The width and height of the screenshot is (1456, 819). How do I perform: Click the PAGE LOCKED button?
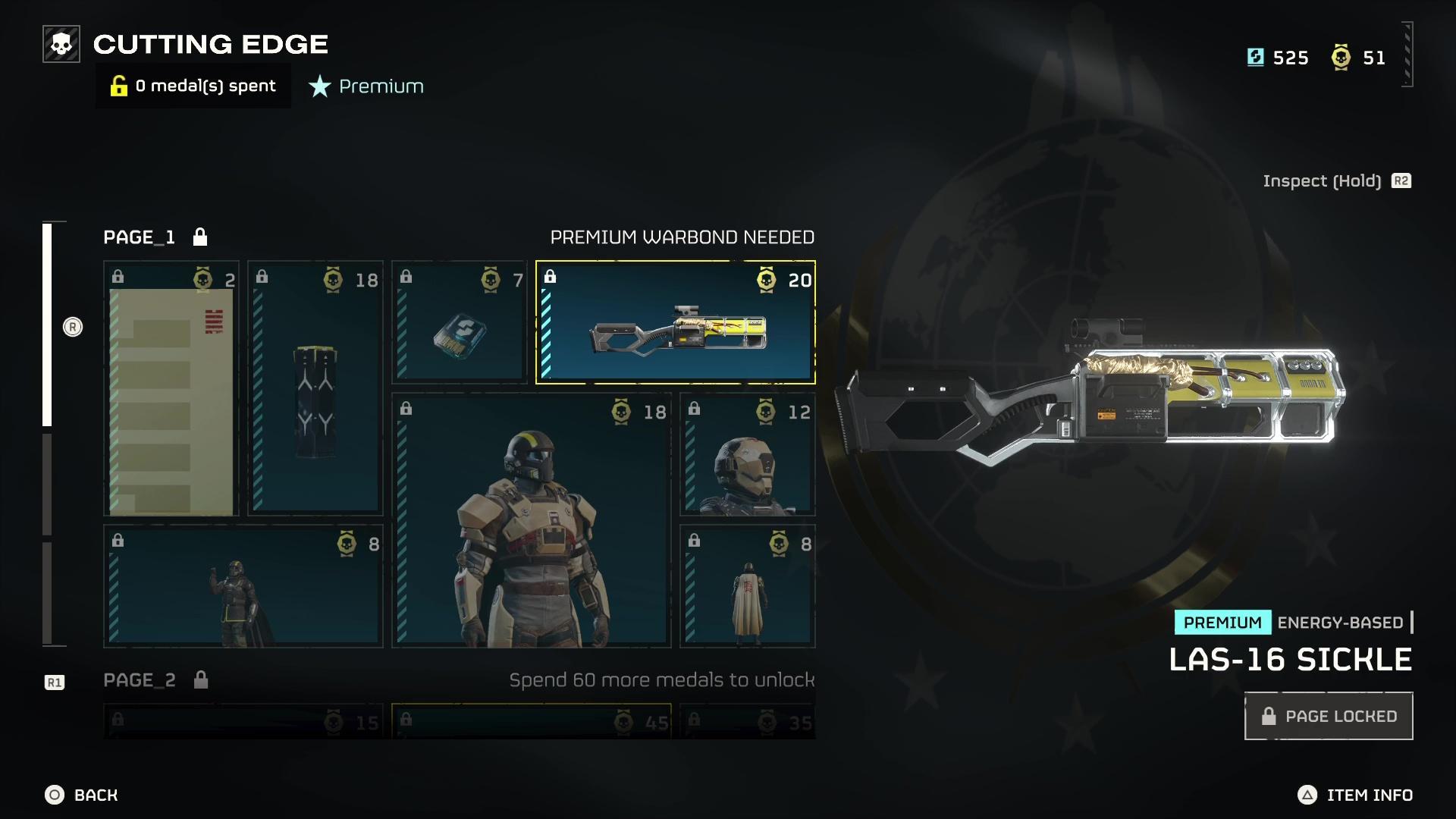click(x=1328, y=715)
